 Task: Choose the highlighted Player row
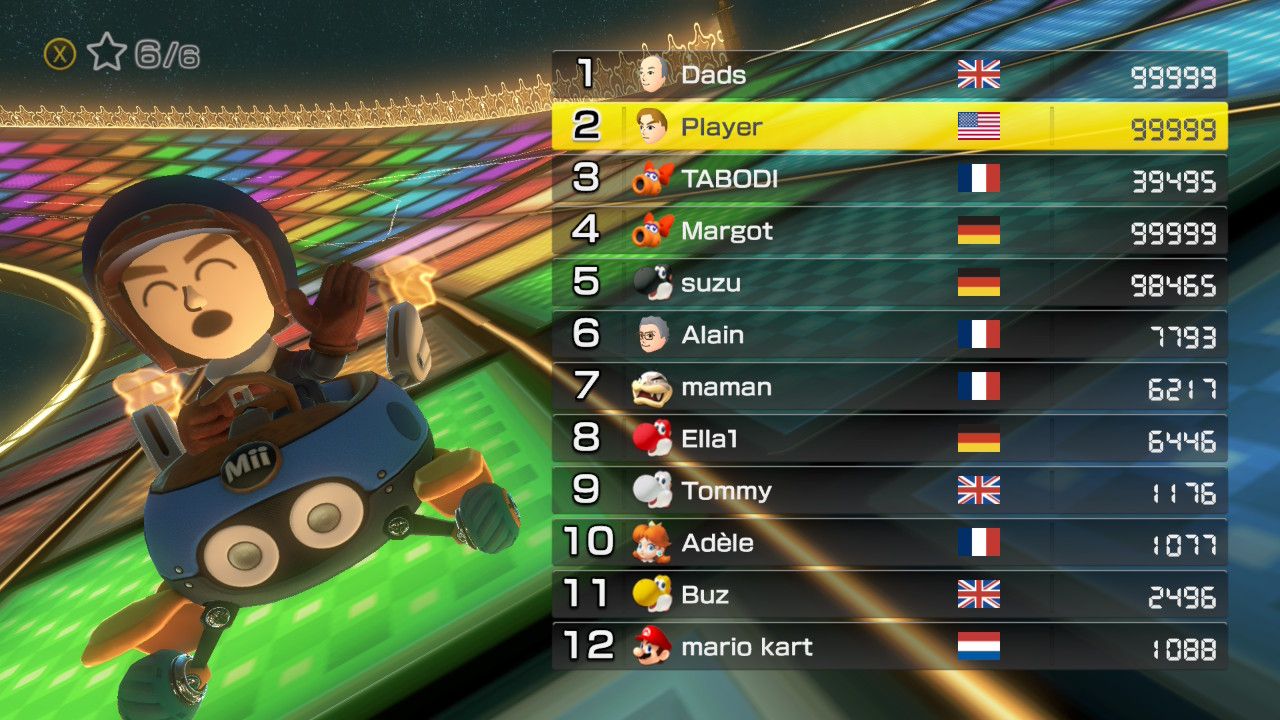[x=889, y=127]
